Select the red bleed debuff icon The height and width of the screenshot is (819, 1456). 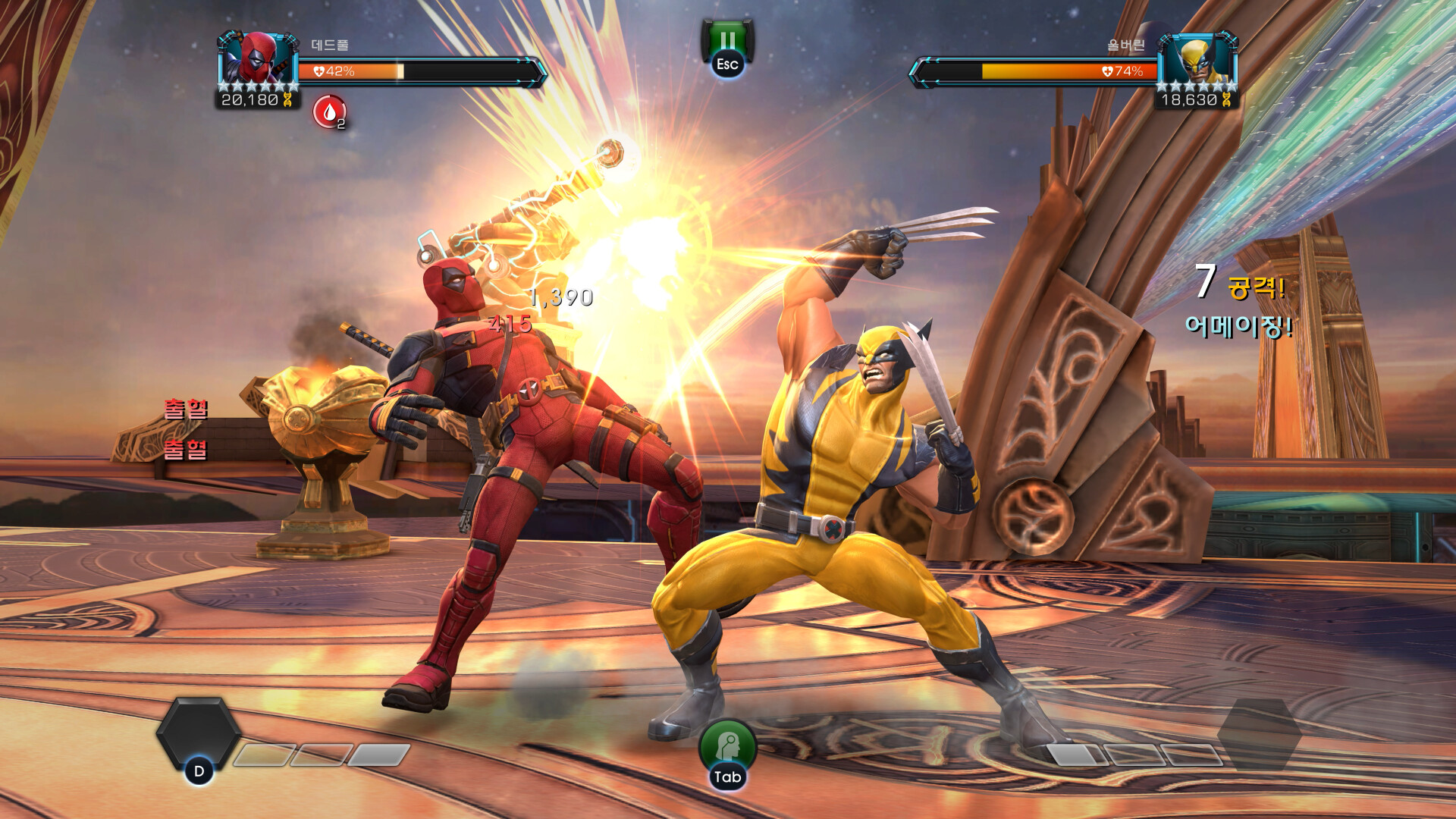point(329,112)
